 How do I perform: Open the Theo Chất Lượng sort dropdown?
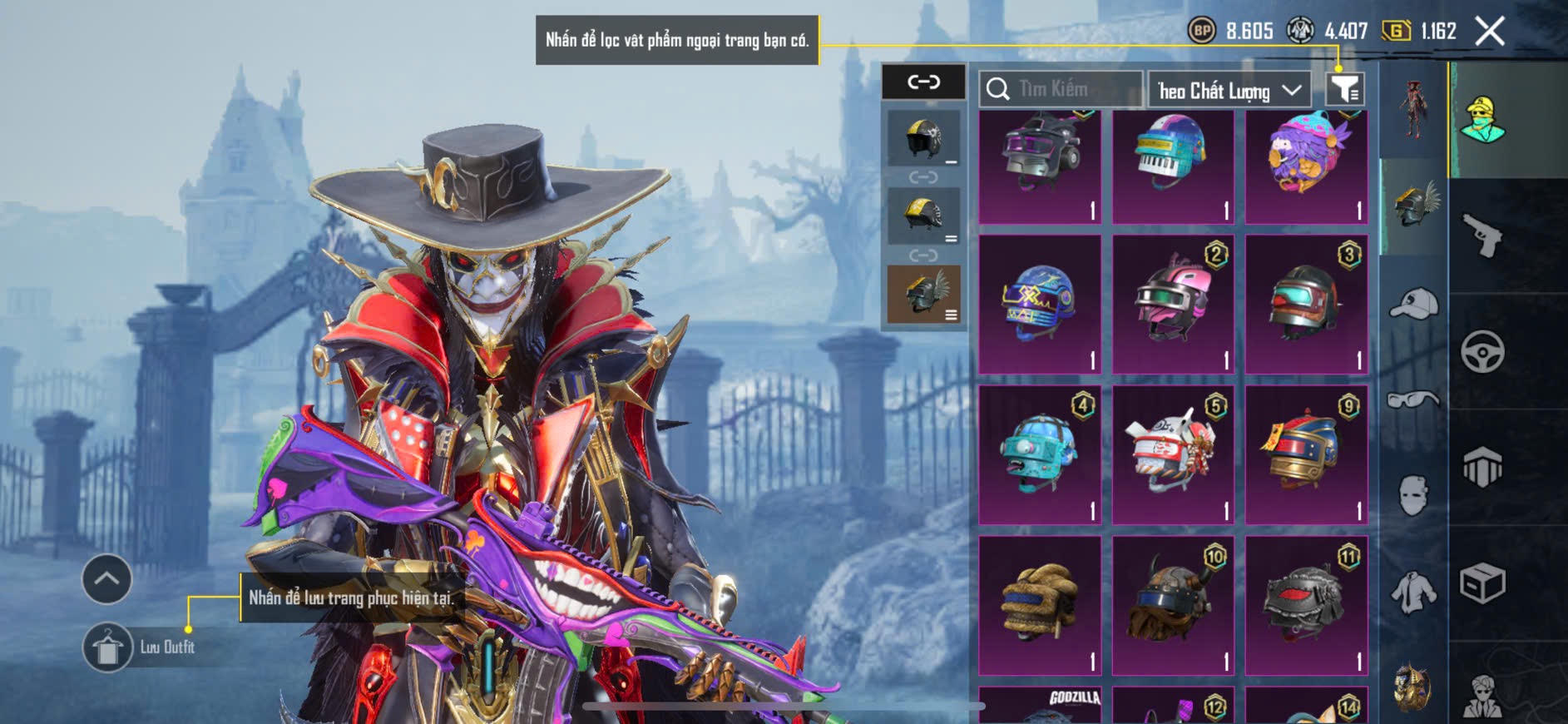1229,90
